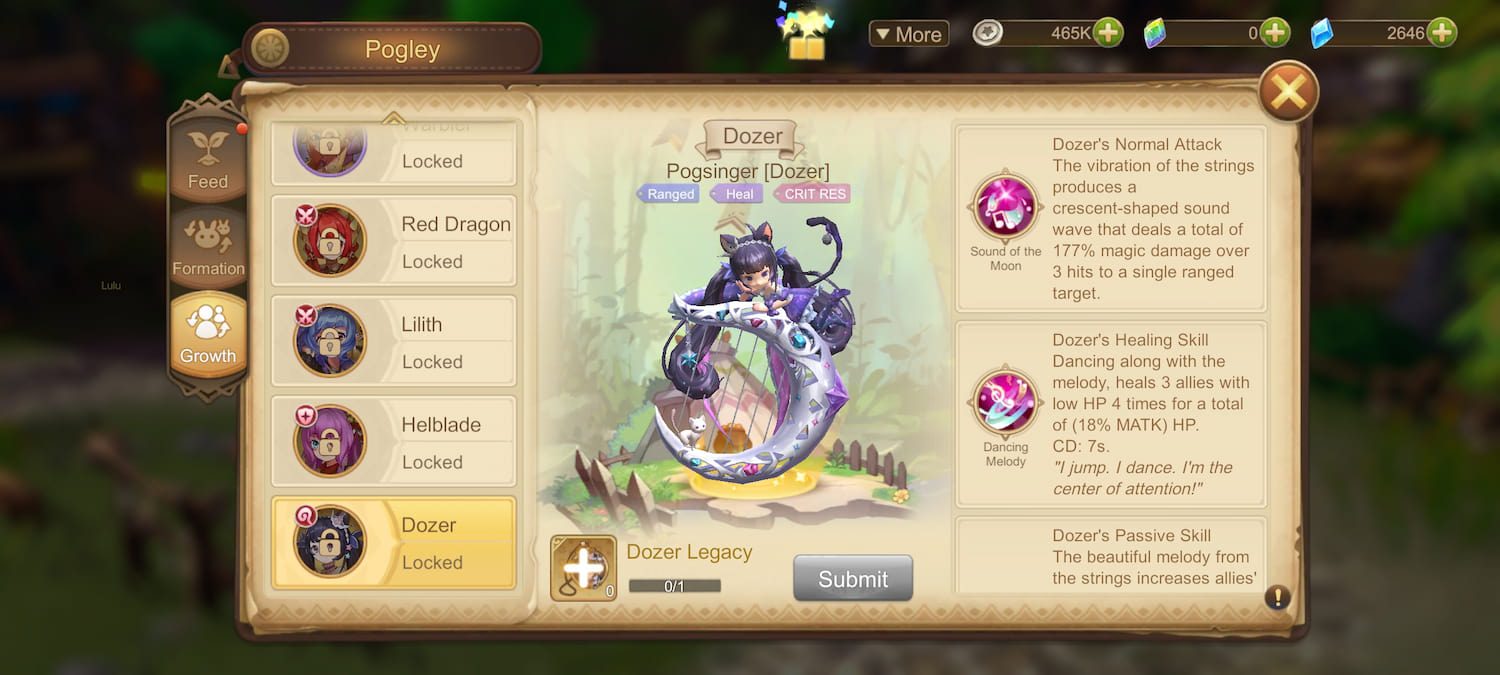Open the Formation tab

click(208, 245)
